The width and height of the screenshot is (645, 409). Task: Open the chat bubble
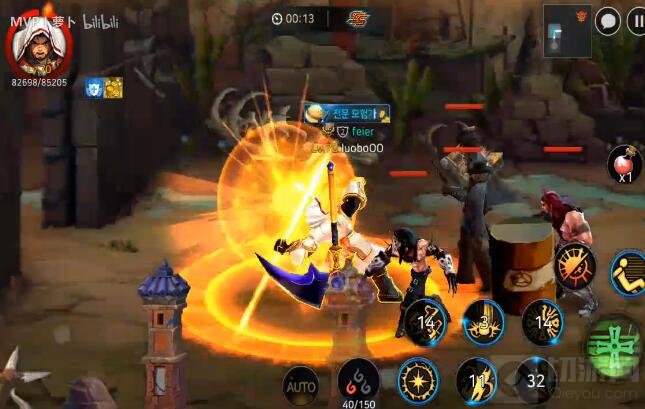607,21
